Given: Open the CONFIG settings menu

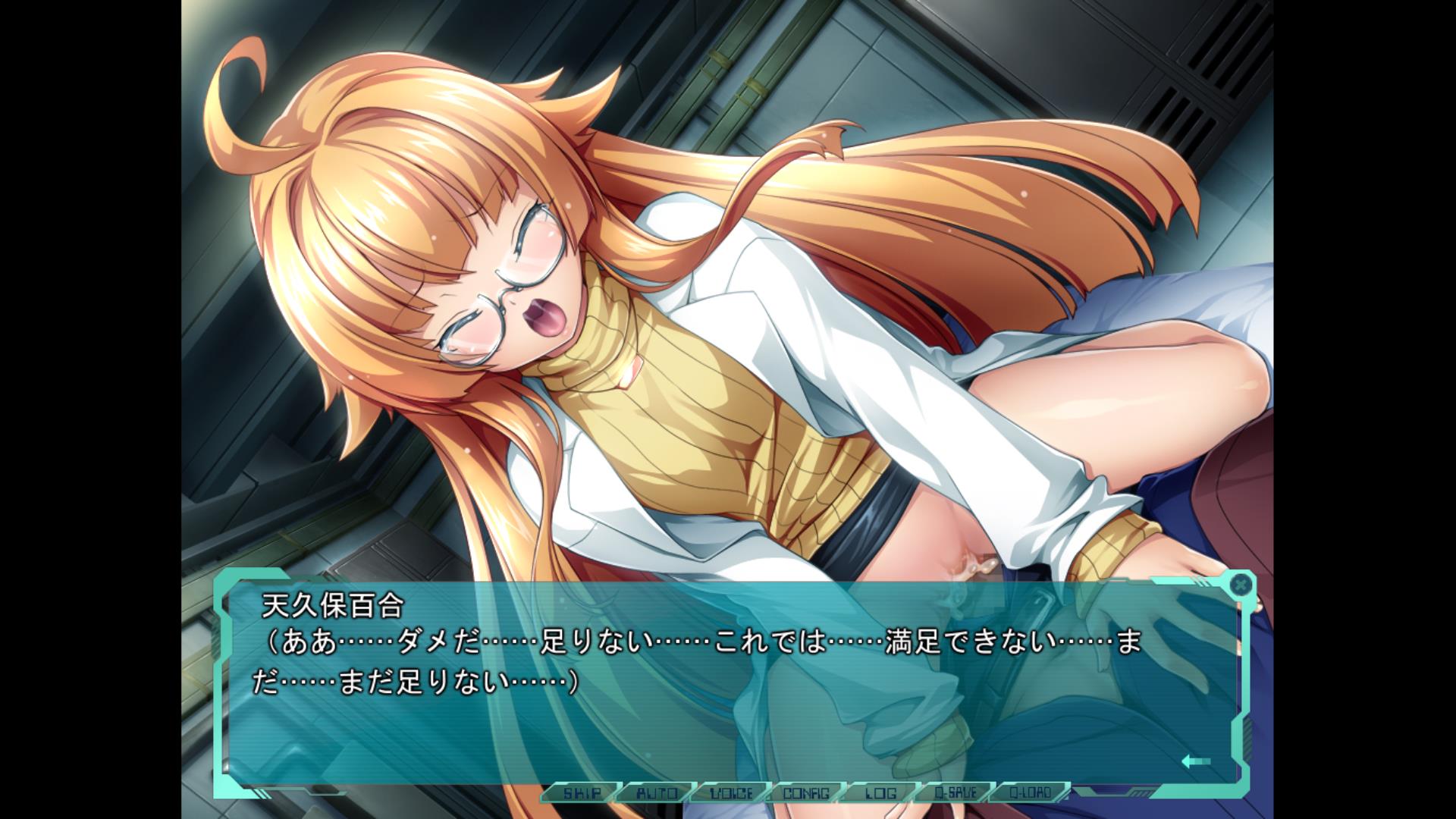Looking at the screenshot, I should coord(806,793).
